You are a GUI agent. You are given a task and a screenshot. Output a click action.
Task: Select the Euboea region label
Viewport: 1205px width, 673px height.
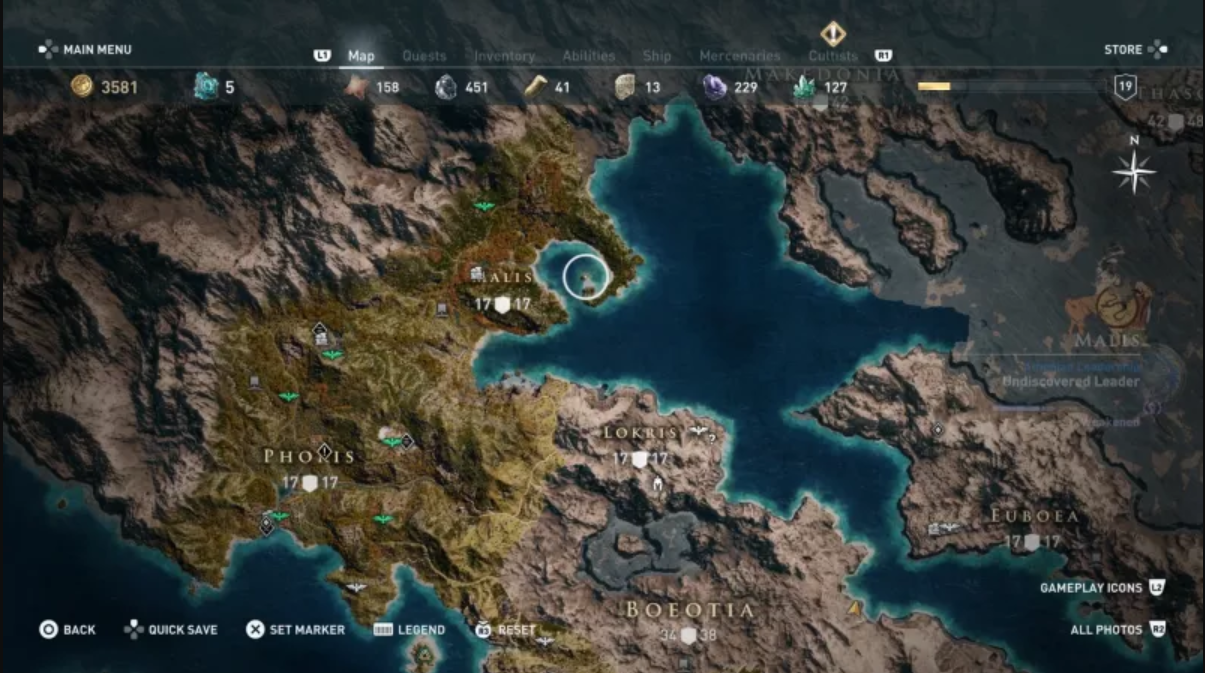(x=1035, y=516)
